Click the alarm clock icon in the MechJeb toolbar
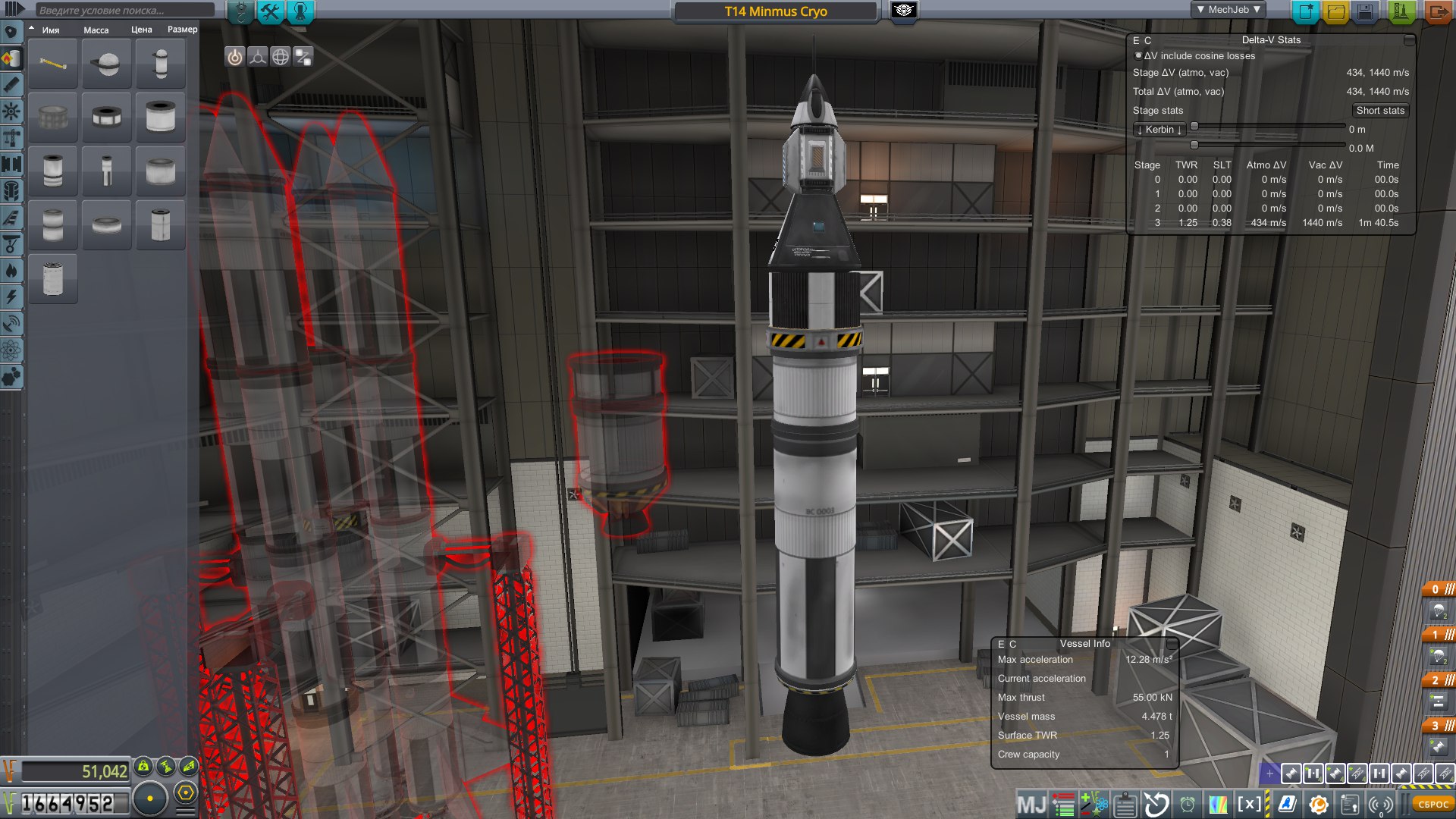 (1186, 805)
